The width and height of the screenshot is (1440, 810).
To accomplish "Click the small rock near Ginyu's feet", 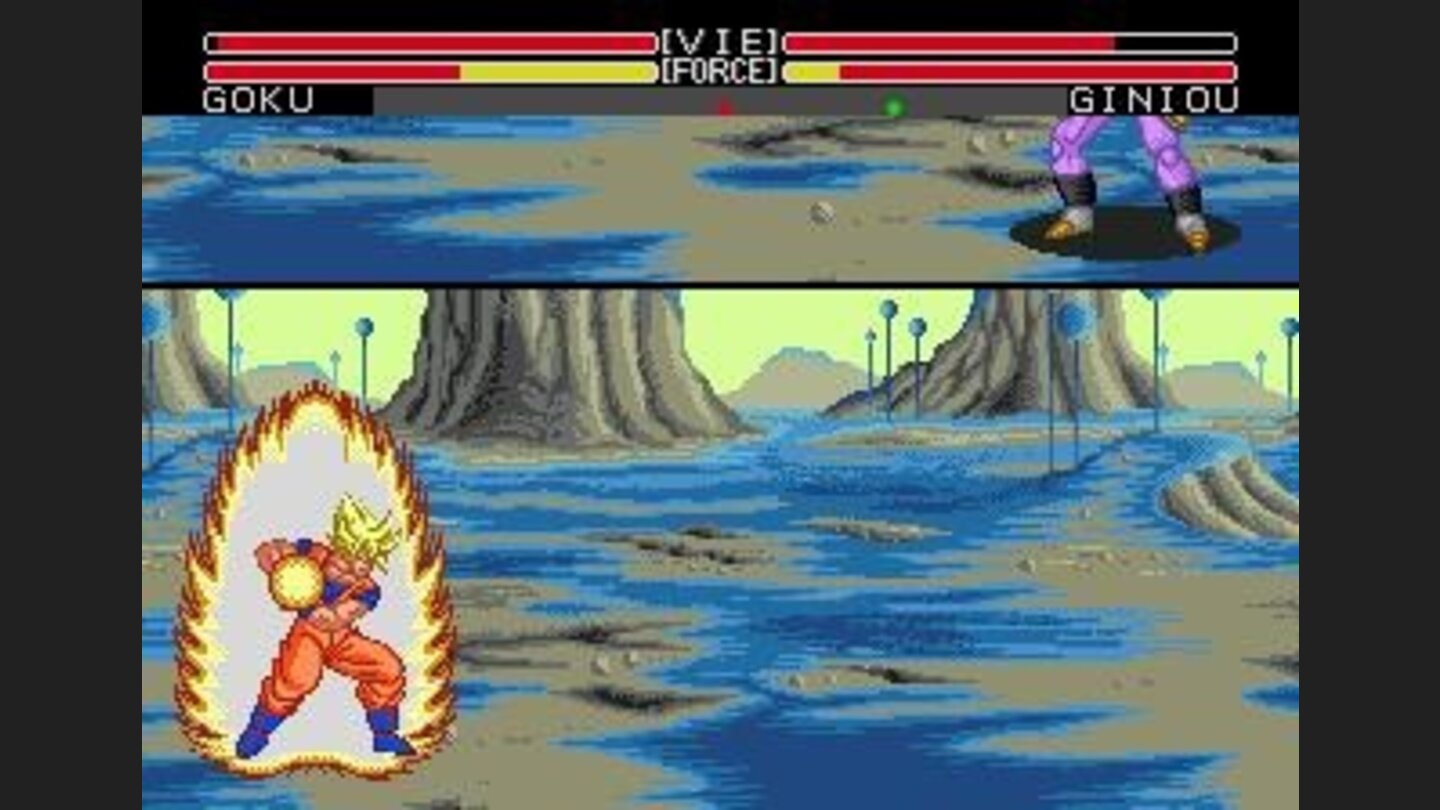I will click(822, 211).
